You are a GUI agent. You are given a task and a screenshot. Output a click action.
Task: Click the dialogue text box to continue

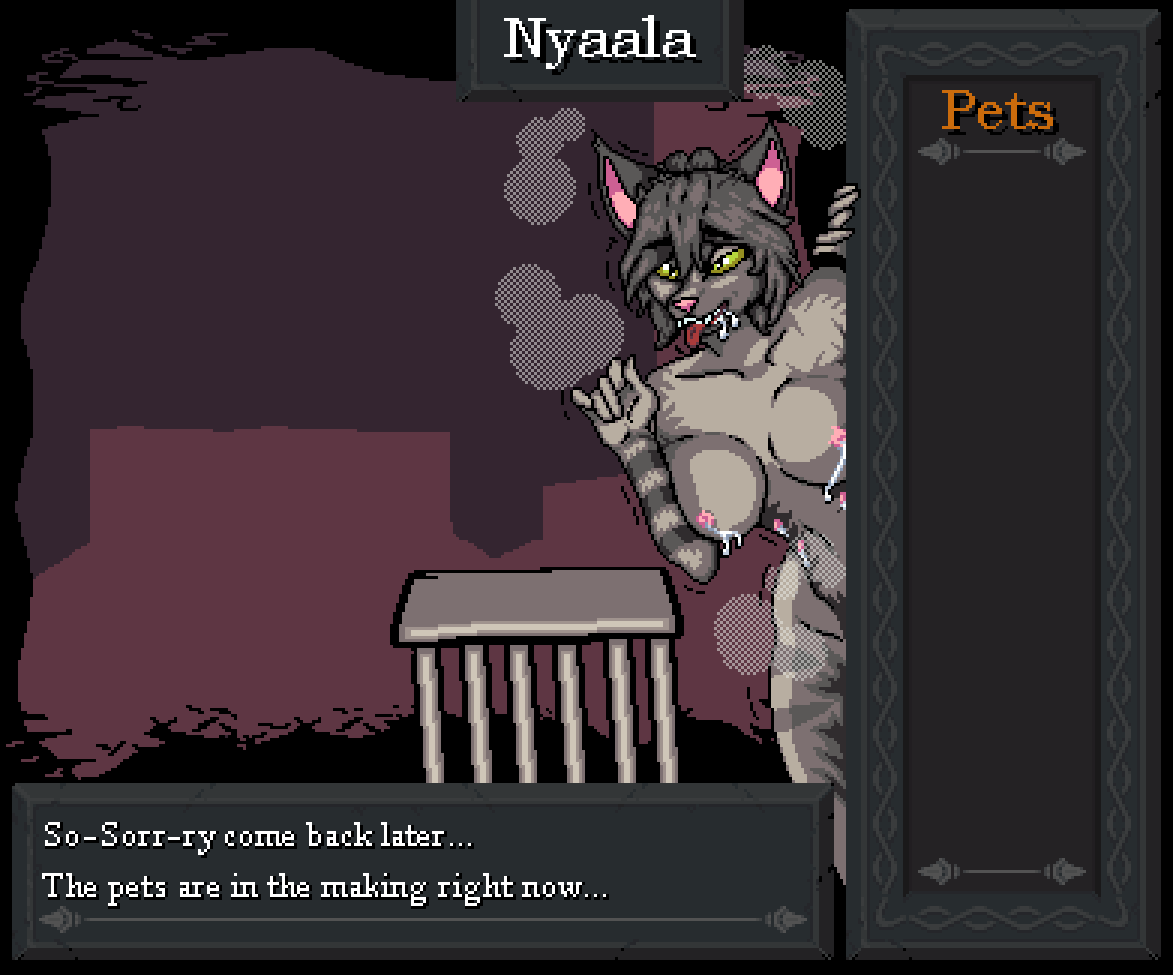point(422,862)
